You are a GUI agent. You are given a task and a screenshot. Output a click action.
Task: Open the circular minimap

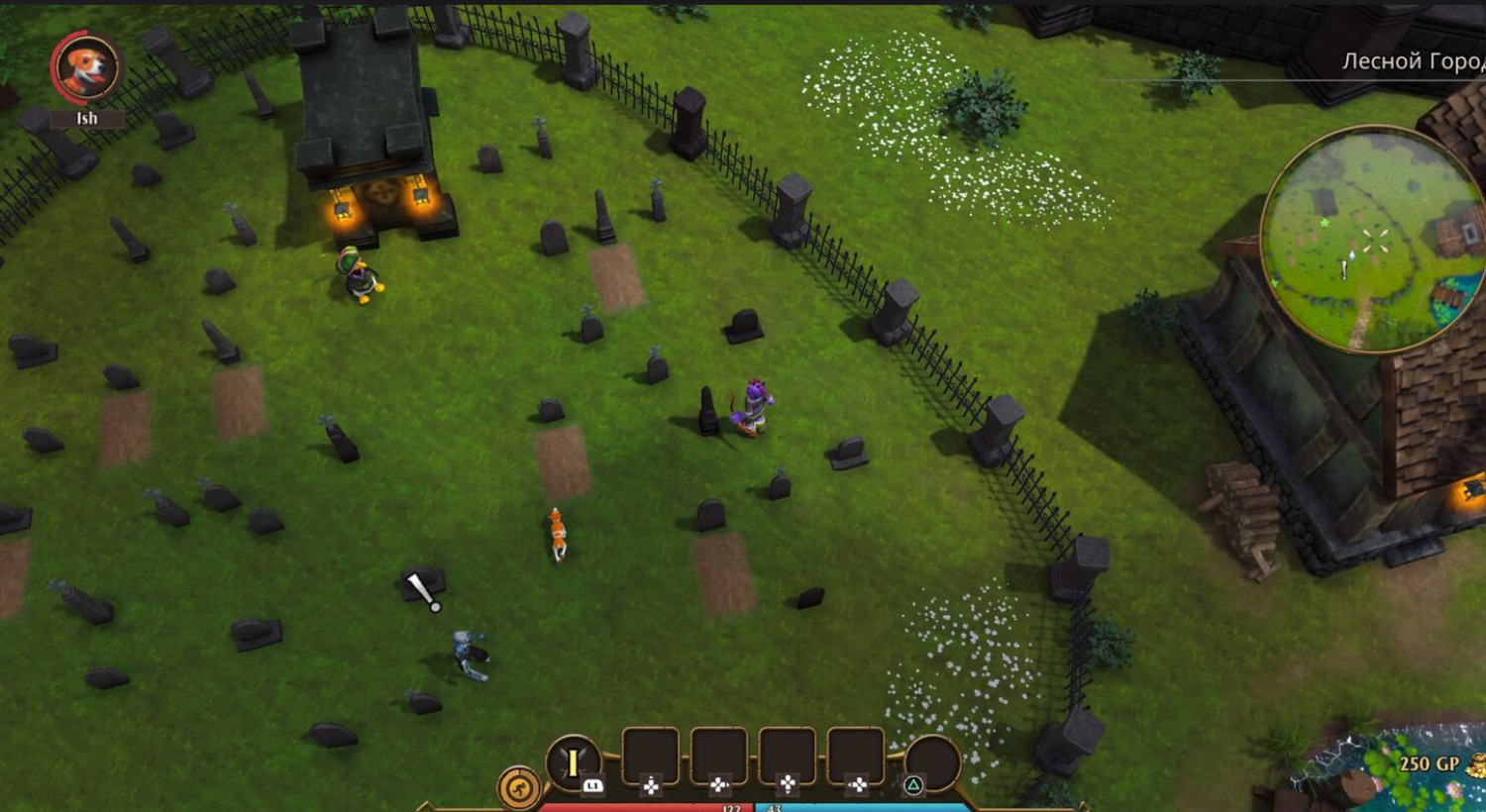tap(1372, 240)
